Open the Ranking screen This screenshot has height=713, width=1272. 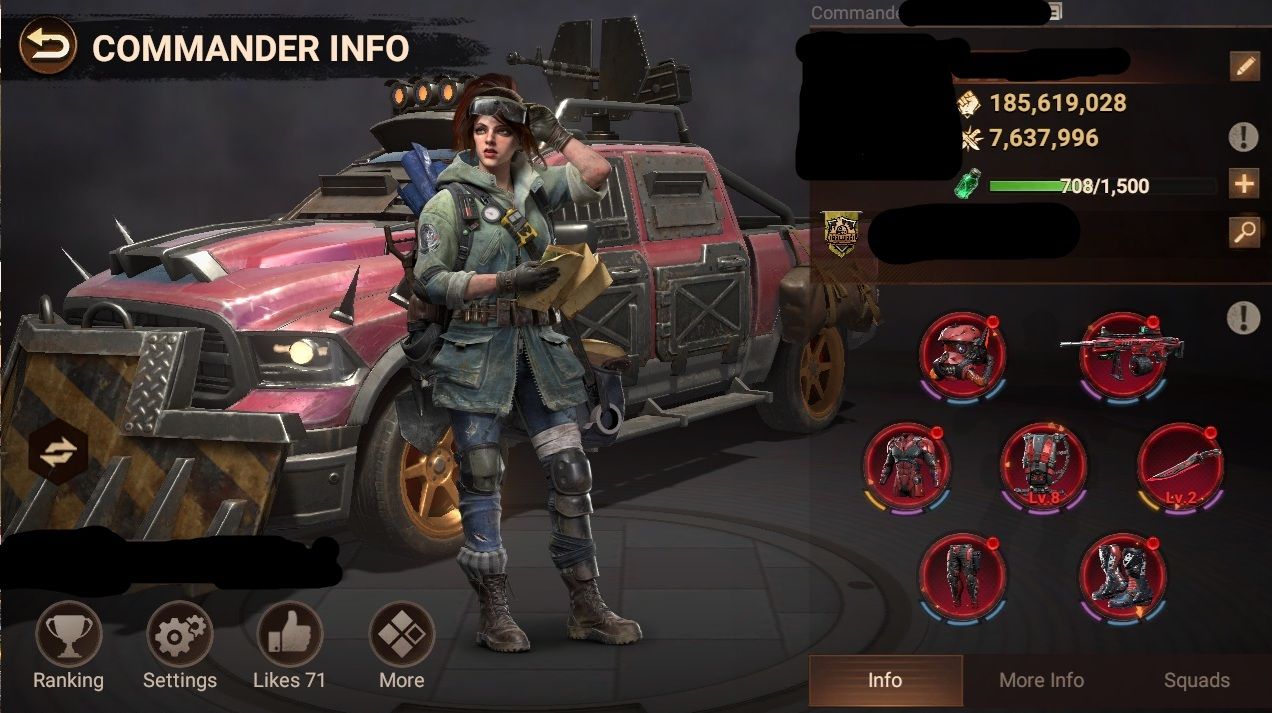tap(68, 635)
